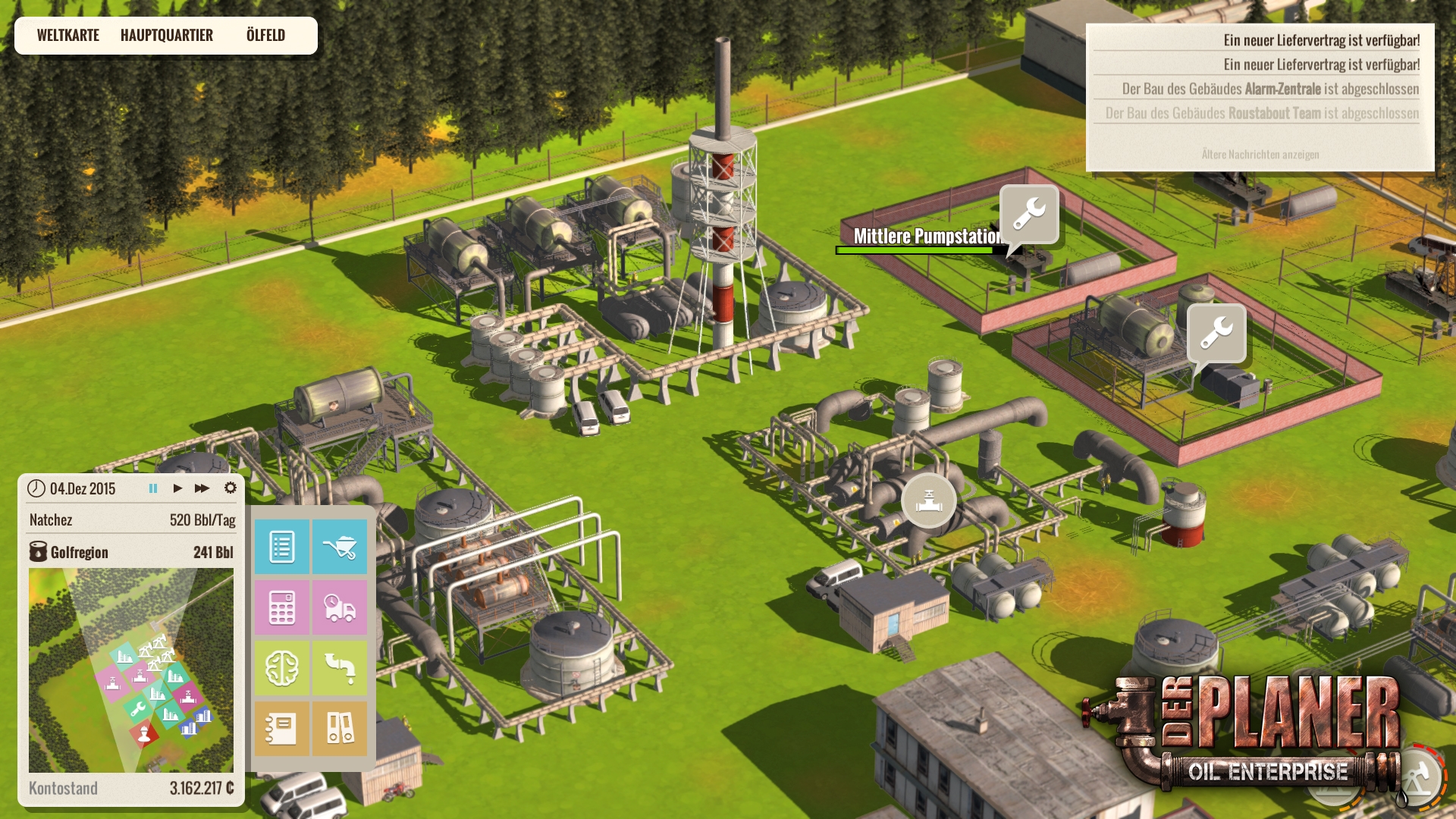Viewport: 1456px width, 819px height.
Task: Pause the game time
Action: [x=153, y=488]
